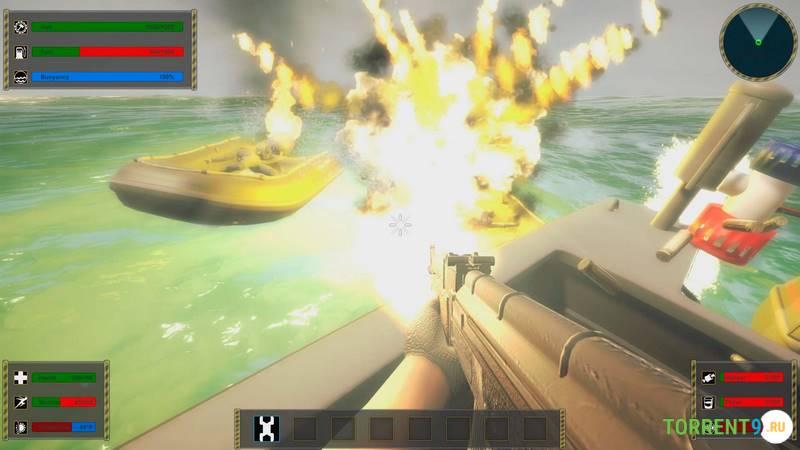Click the hunger food icon
Screen dimensions: 800x450
pos(707,378)
